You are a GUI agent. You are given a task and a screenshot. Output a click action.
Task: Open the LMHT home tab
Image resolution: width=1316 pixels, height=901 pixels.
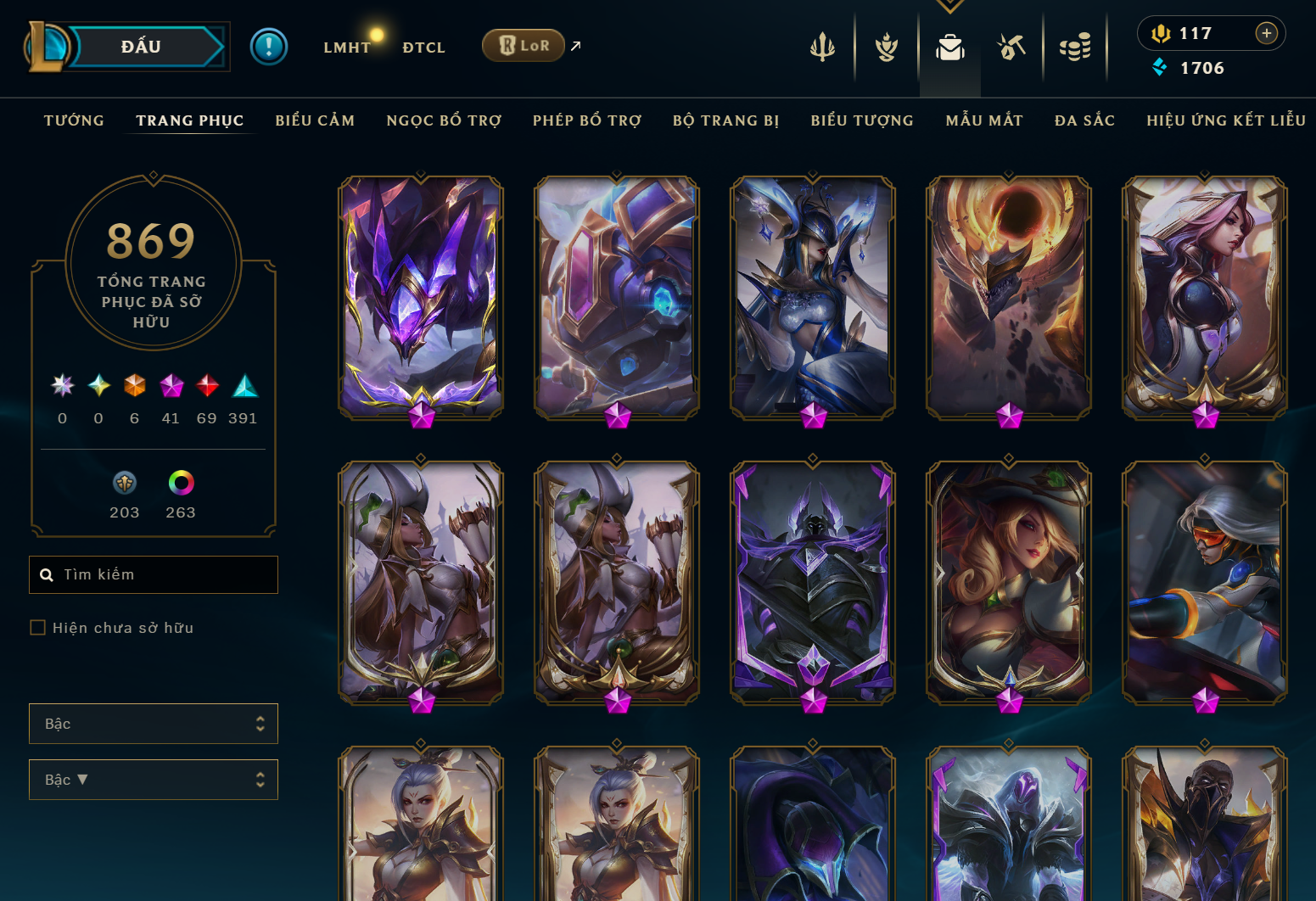[347, 48]
